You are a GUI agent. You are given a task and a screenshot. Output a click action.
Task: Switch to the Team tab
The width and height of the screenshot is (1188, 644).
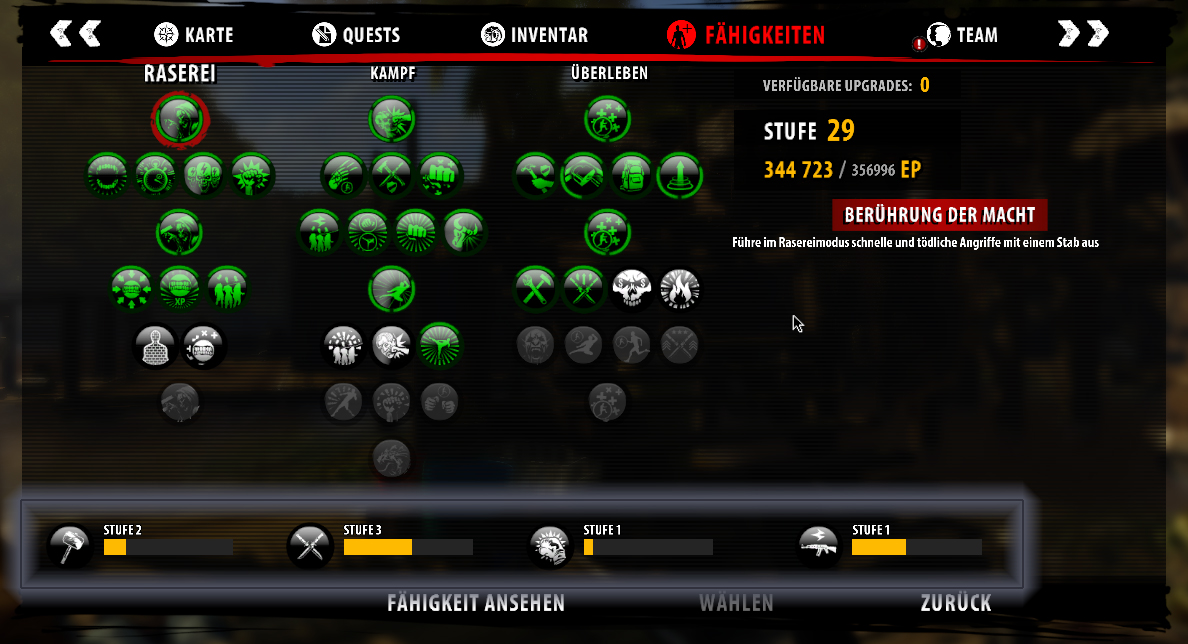click(x=962, y=35)
